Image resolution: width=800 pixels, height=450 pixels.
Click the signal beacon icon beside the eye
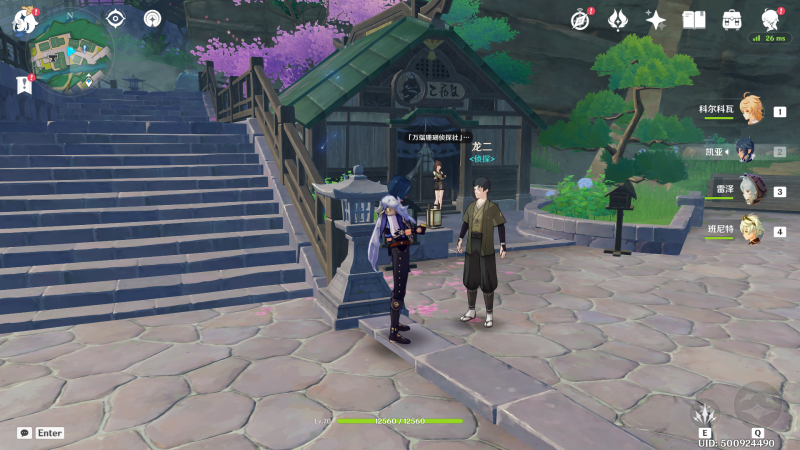point(152,18)
